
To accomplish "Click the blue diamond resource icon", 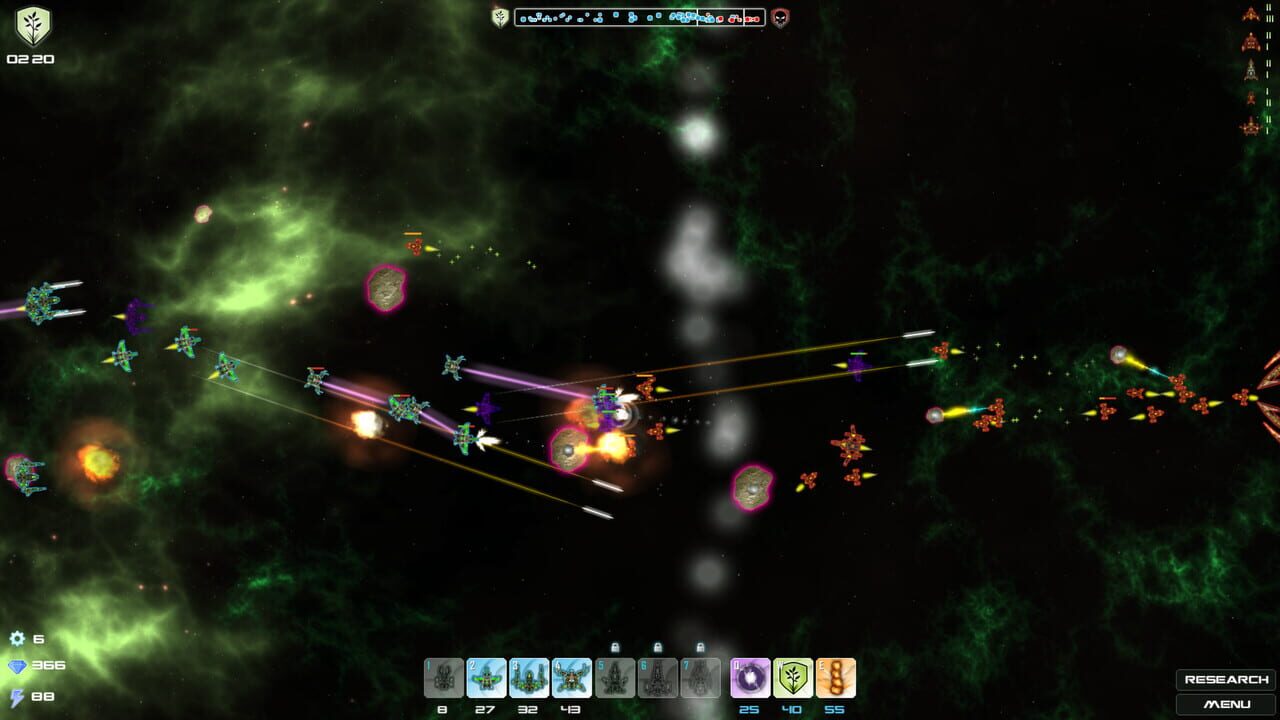I will click(x=15, y=664).
